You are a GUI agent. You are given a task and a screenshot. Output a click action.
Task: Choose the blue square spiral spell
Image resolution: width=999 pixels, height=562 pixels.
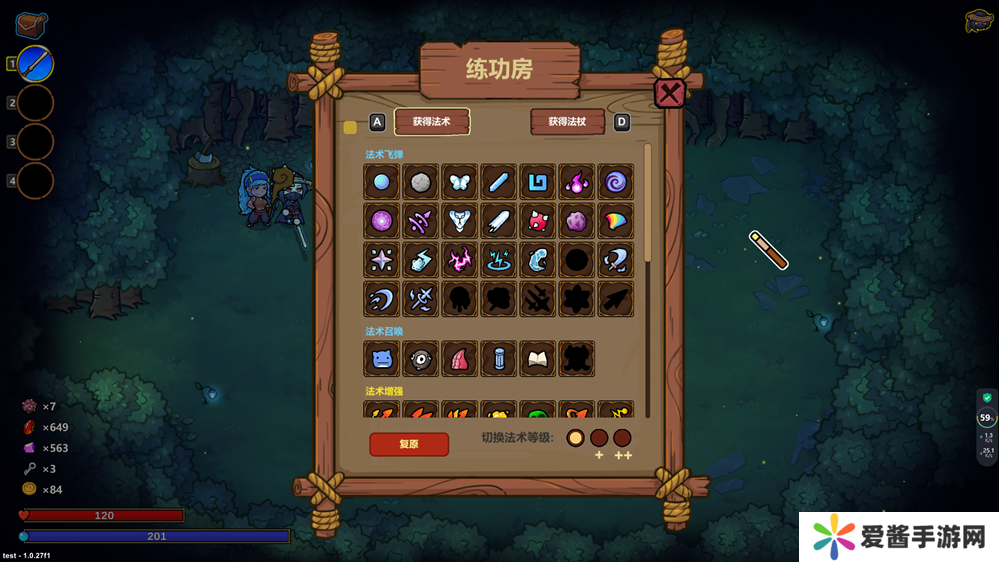[538, 182]
